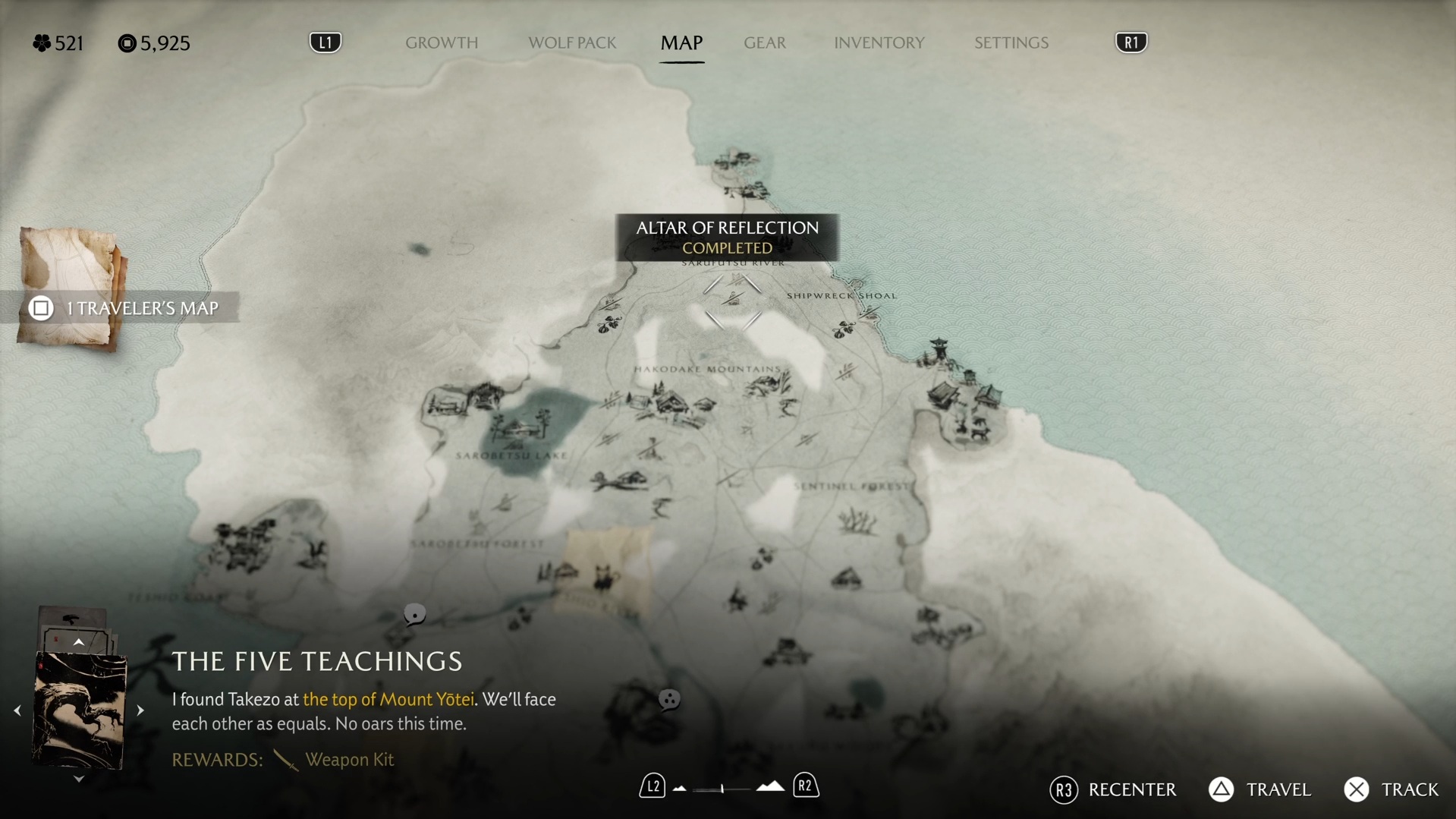Choose the Travel option

click(x=1259, y=789)
